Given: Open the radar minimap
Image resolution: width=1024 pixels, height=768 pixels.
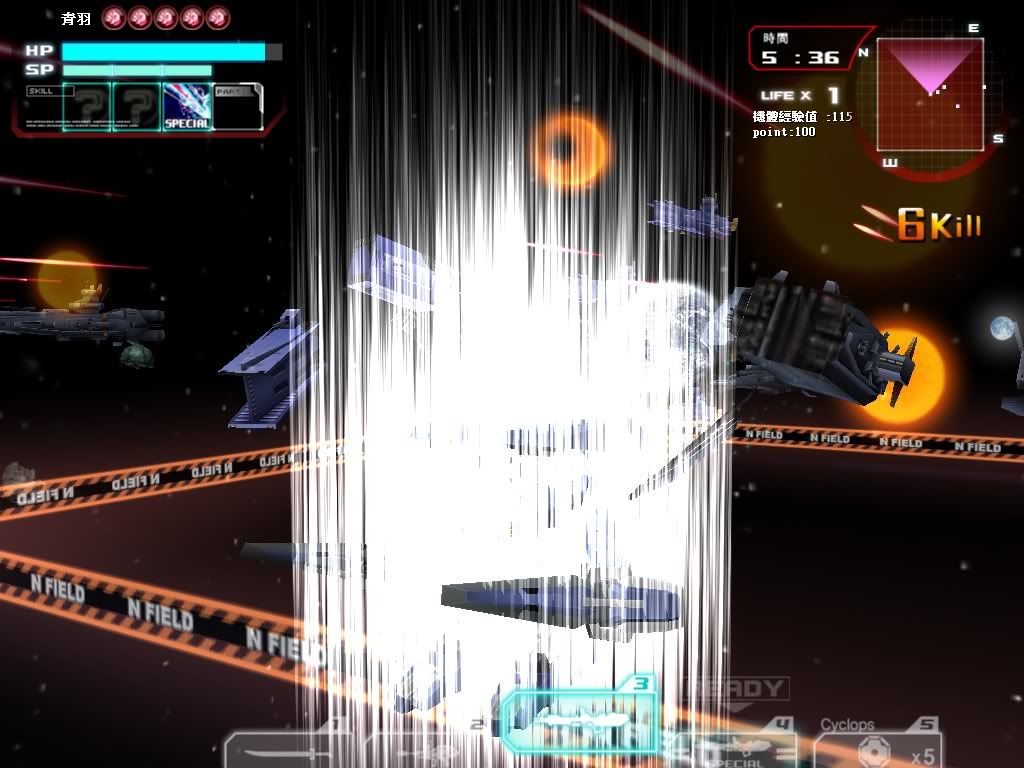Looking at the screenshot, I should click(x=930, y=95).
